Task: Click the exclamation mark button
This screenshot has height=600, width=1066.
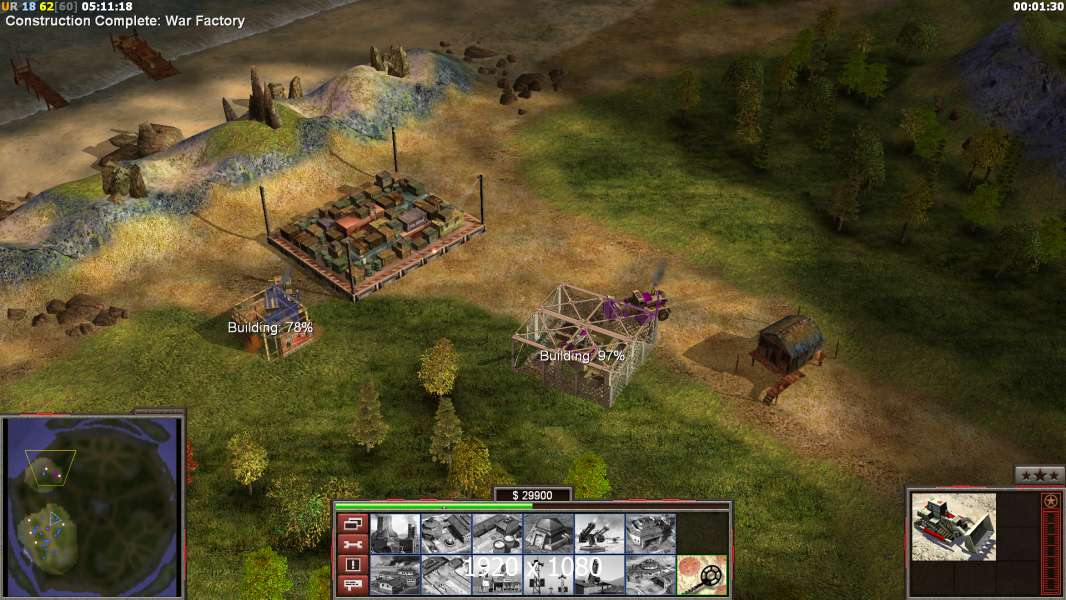Action: tap(351, 565)
